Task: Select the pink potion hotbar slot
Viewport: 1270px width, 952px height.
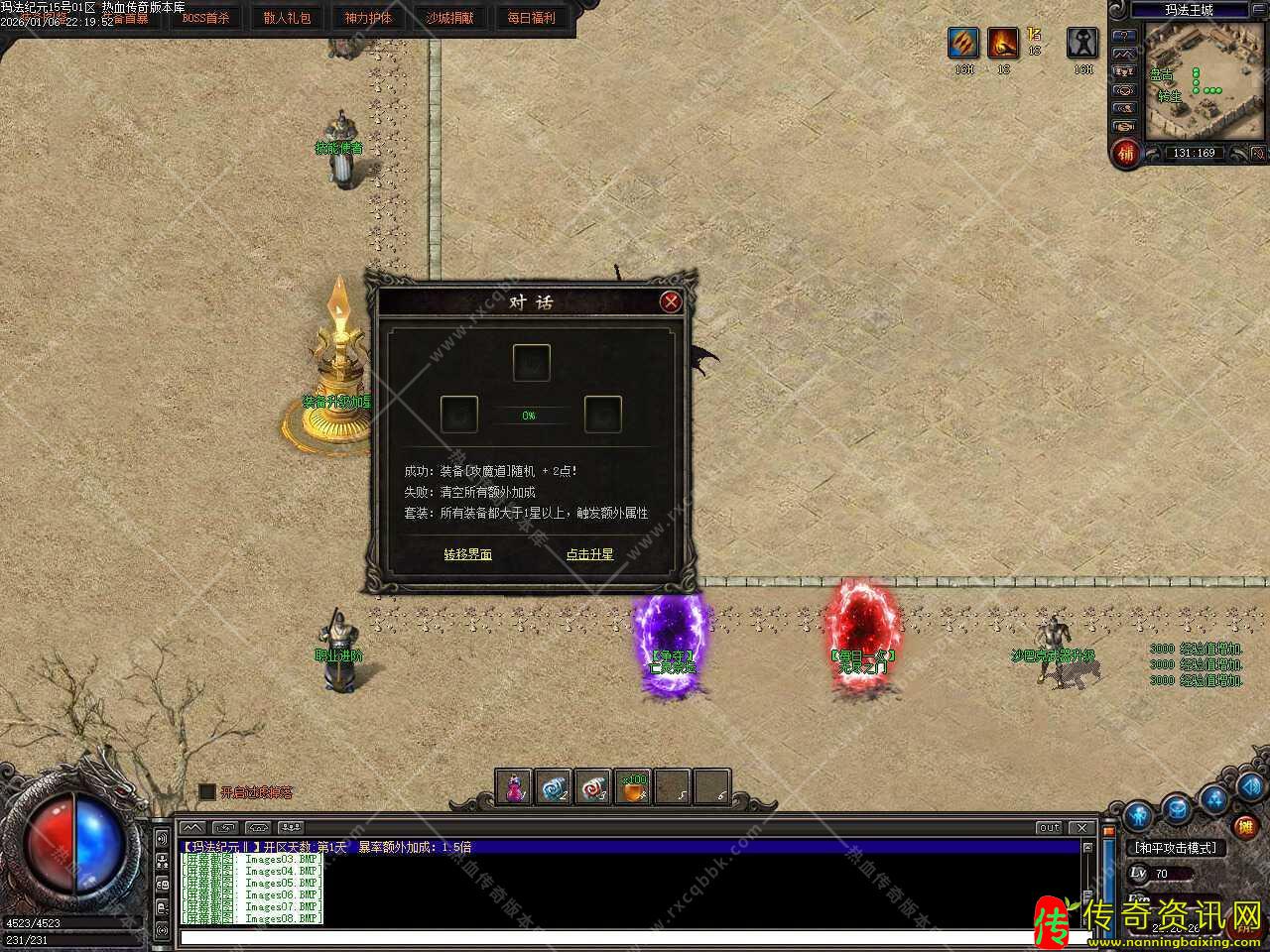Action: (514, 787)
